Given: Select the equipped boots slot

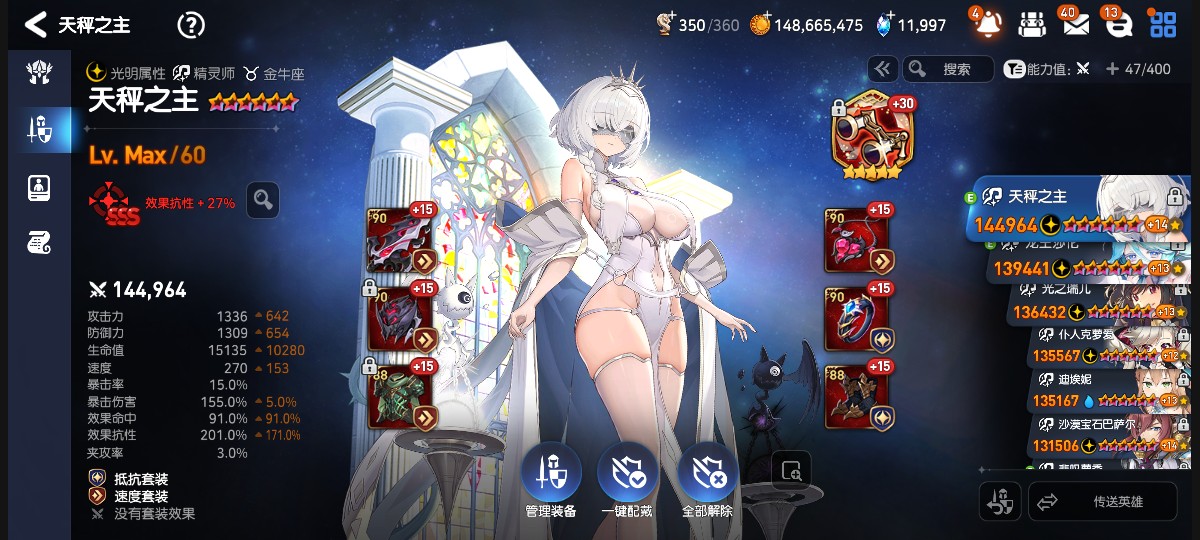Looking at the screenshot, I should pyautogui.click(x=857, y=397).
